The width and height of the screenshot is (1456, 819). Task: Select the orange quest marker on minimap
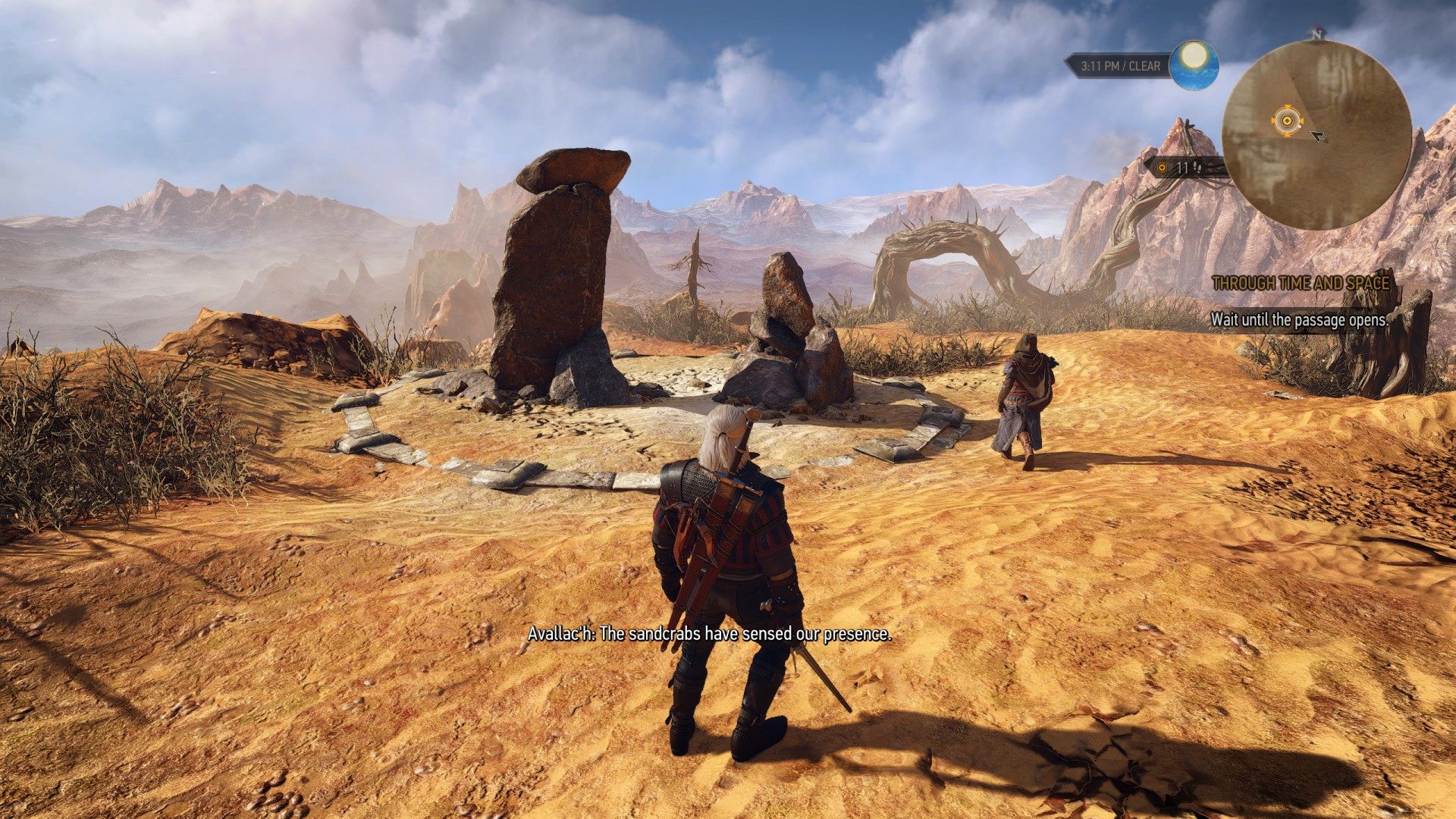tap(1286, 120)
